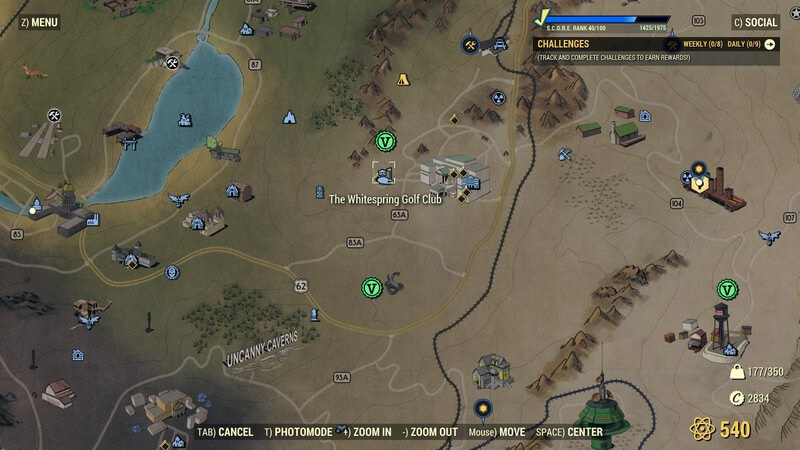
Task: Open the Z) MENU button
Action: click(39, 21)
